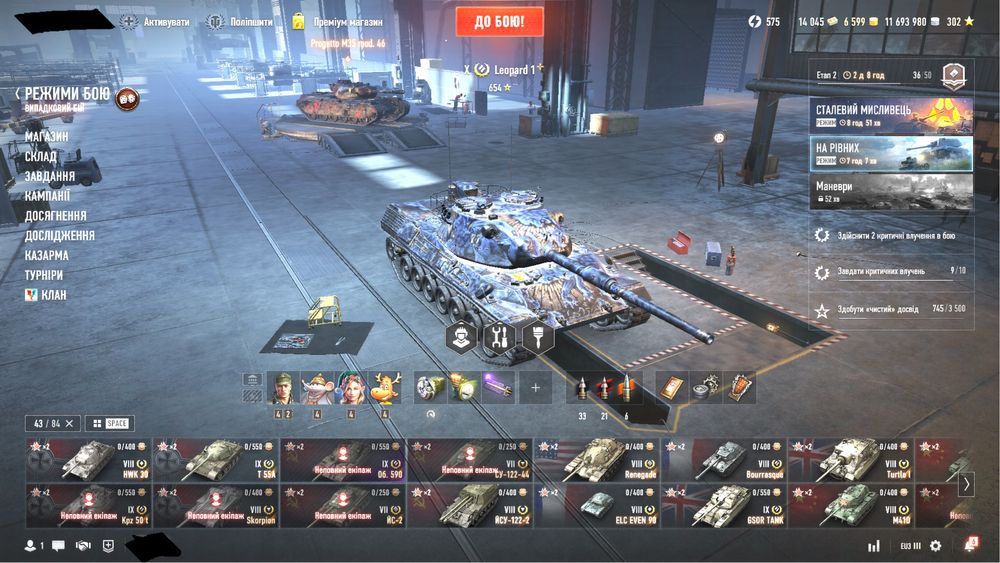Image resolution: width=1000 pixels, height=563 pixels.
Task: Open the Дослідження tech tree entry
Action: pos(60,235)
